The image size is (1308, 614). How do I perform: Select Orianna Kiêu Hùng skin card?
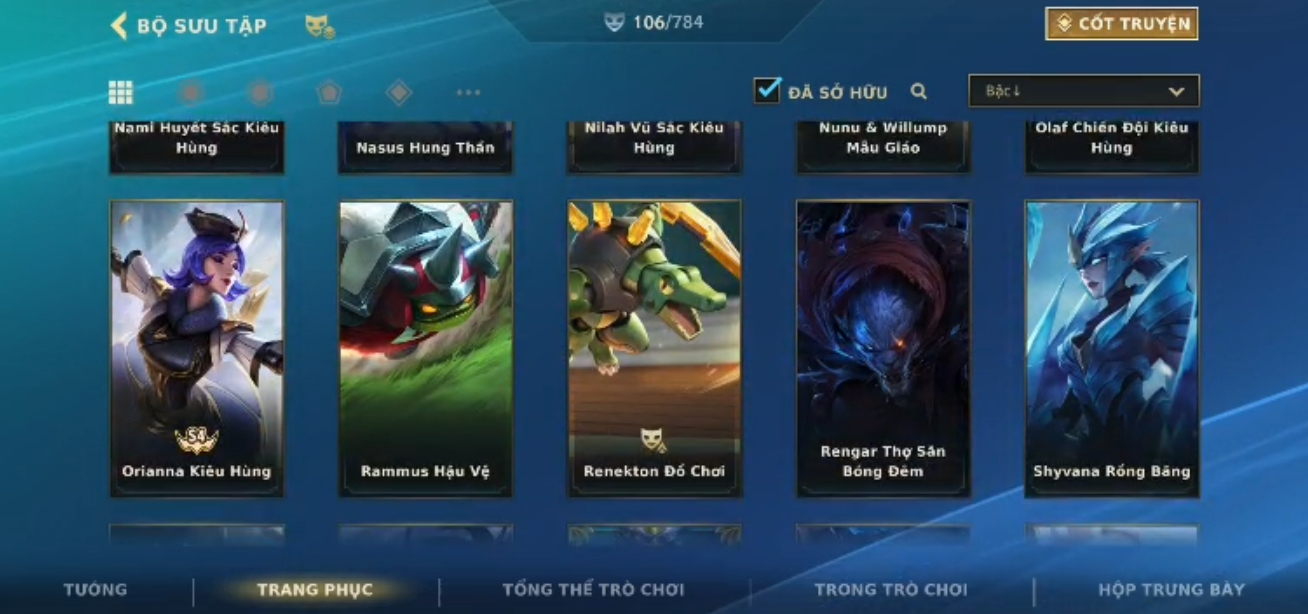(197, 348)
